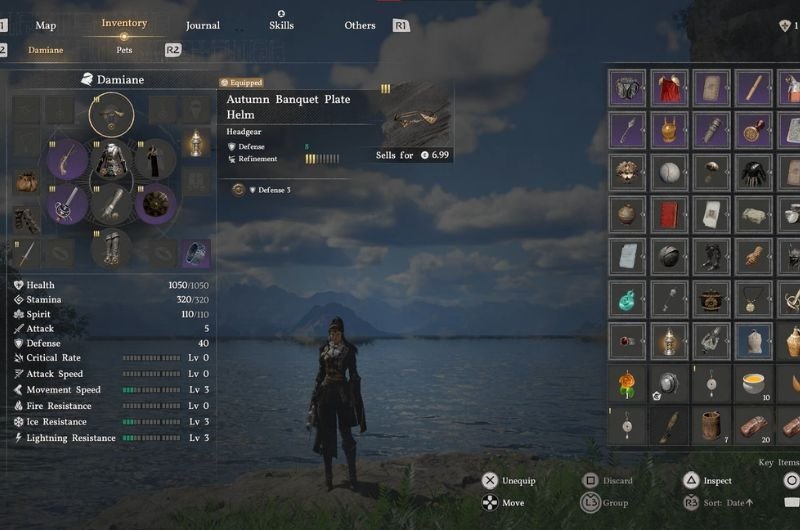Select the red cape in inventory
The image size is (800, 530).
[x=669, y=88]
